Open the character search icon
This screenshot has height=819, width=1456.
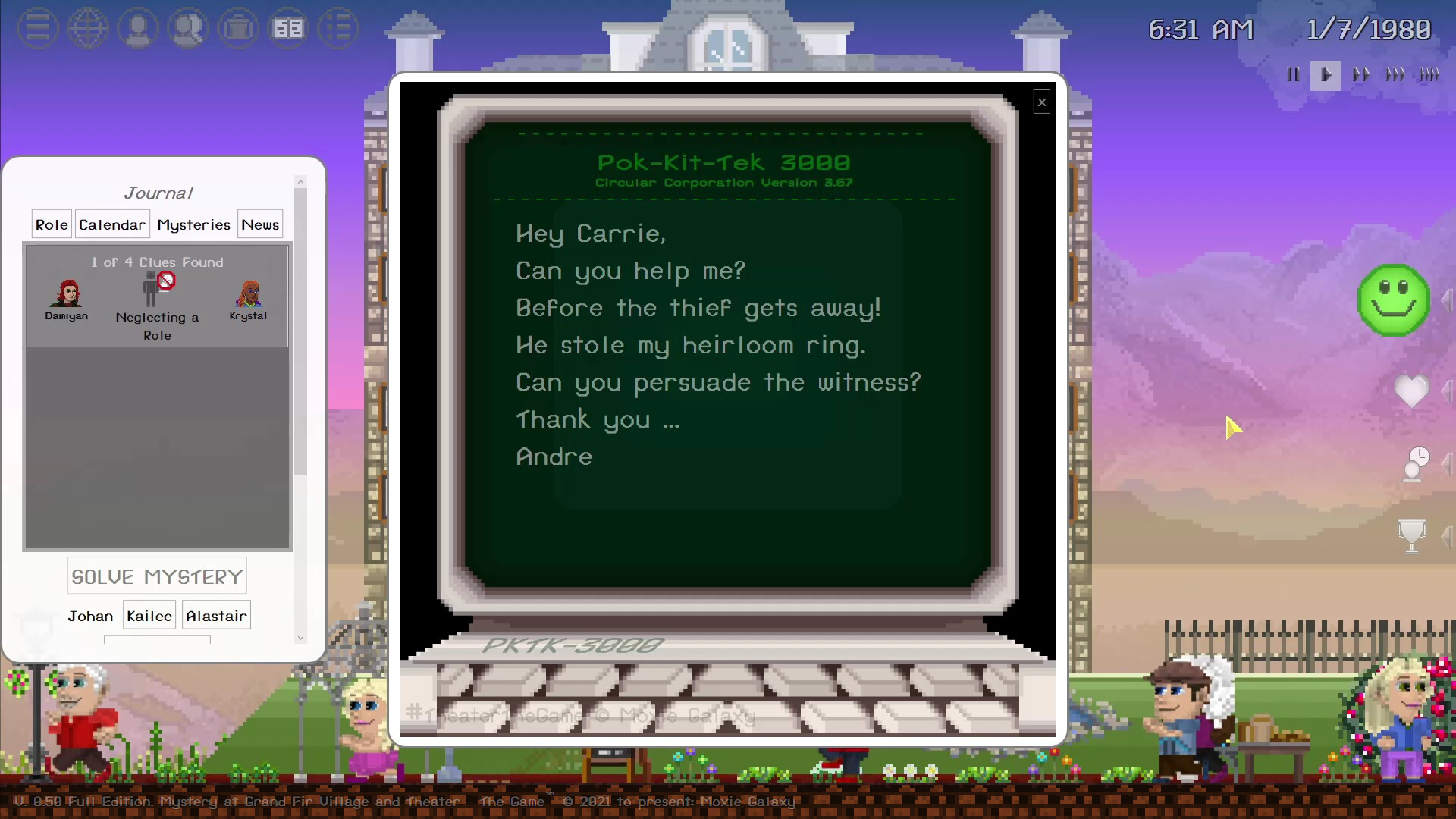click(x=188, y=29)
